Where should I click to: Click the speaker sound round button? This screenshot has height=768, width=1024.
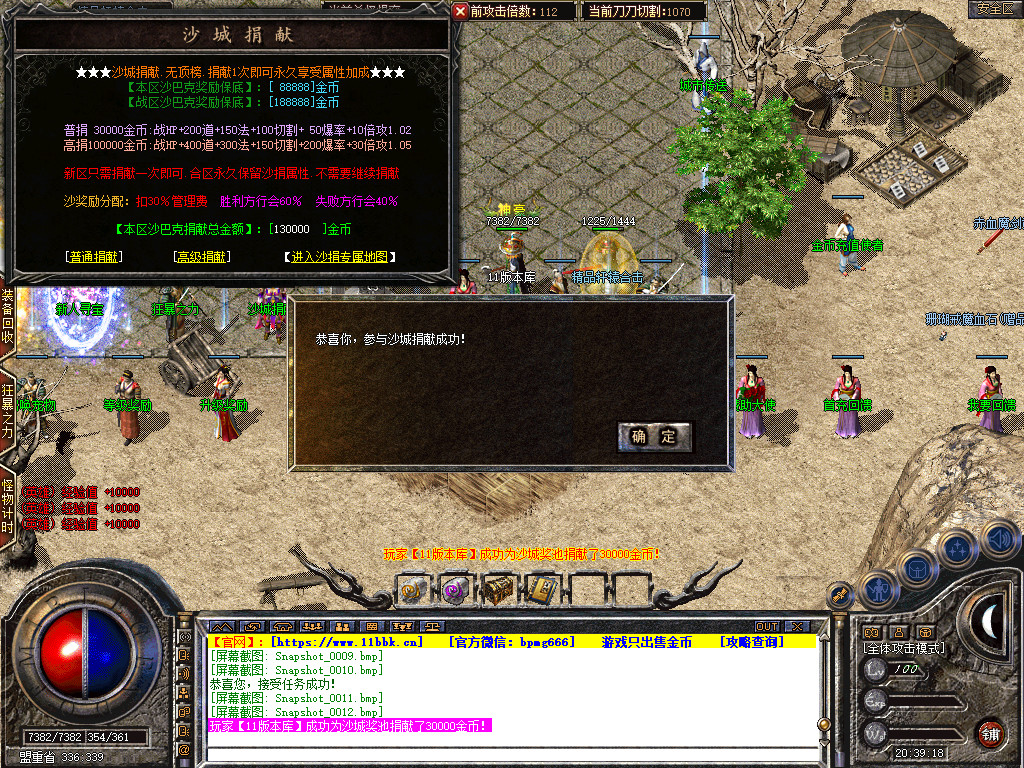[x=999, y=540]
